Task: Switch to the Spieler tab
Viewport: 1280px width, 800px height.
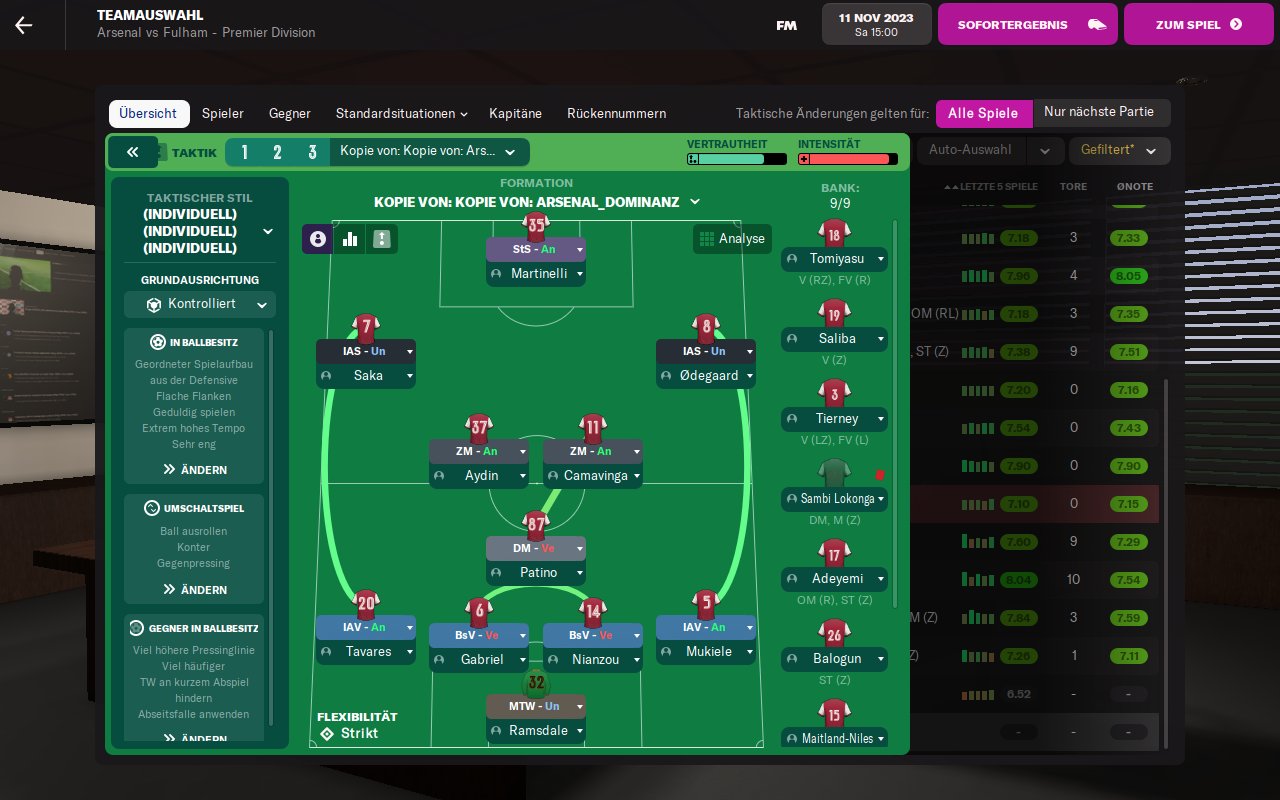Action: coord(222,114)
